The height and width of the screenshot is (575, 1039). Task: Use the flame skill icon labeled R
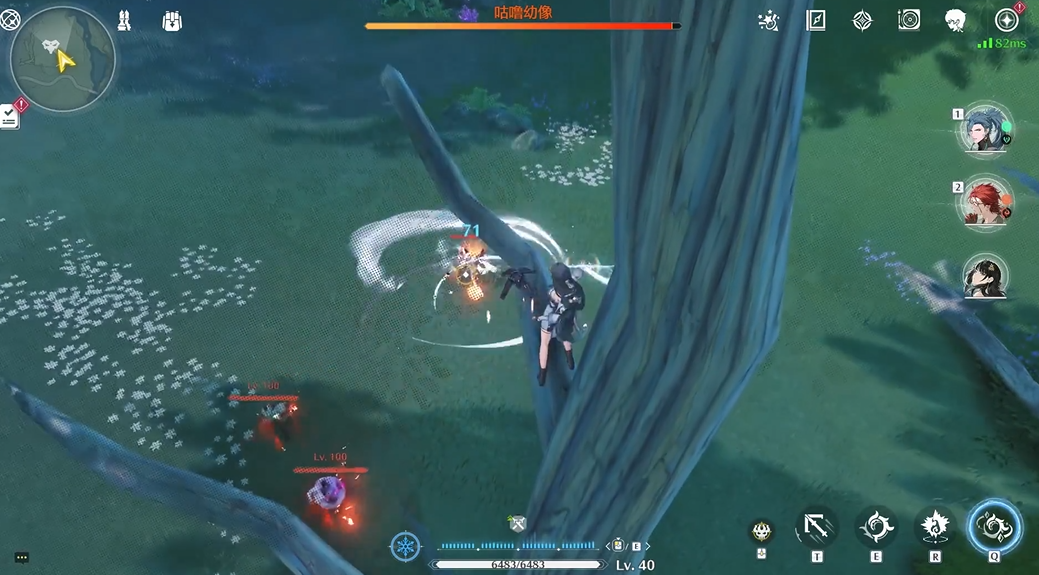tap(936, 527)
